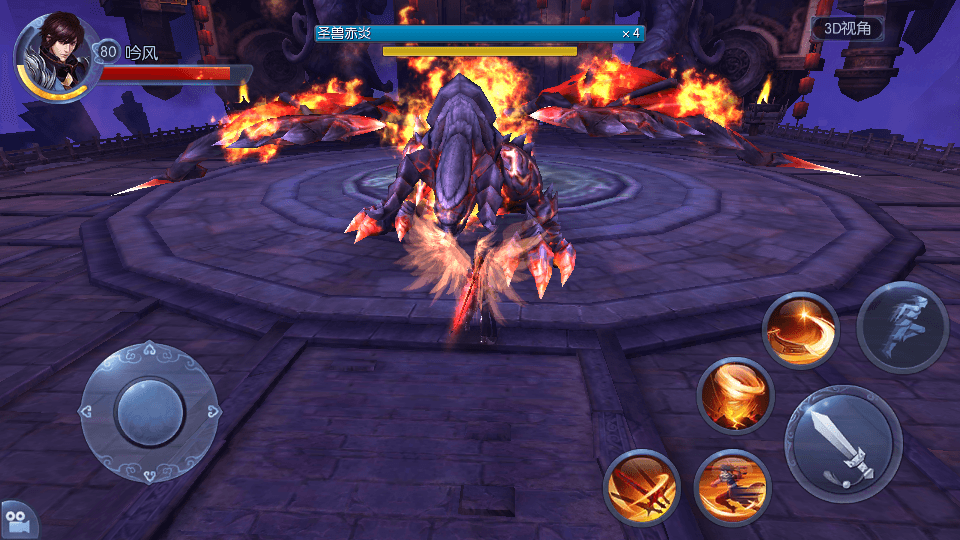Trigger the flaming multi-slash skill
960x540 pixels.
tap(642, 488)
